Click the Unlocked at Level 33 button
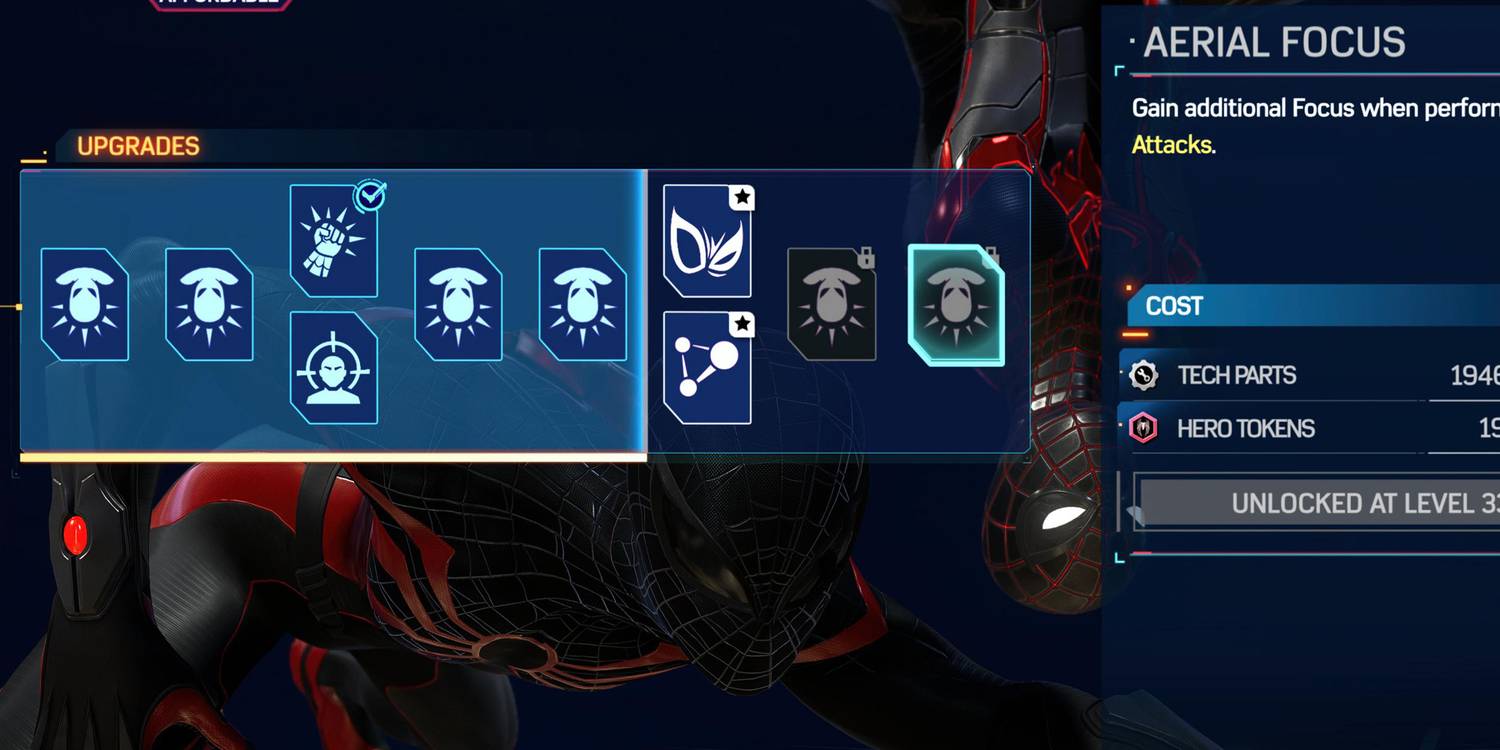Screen dimensions: 1500x750 [x=1320, y=503]
